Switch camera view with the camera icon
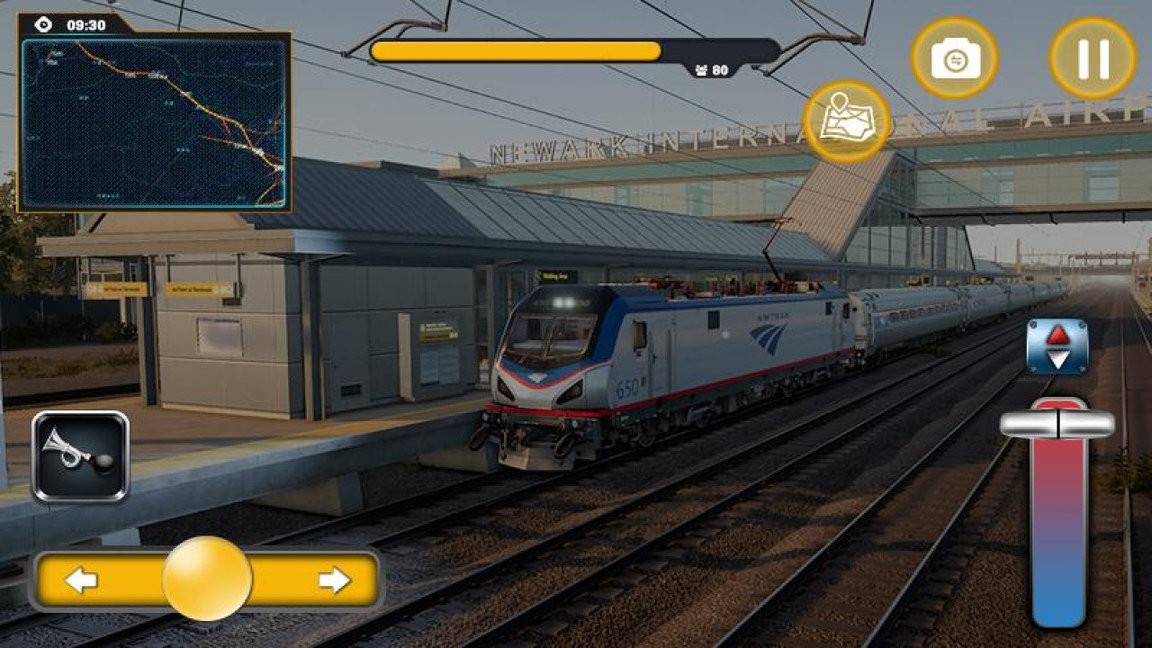Image resolution: width=1152 pixels, height=648 pixels. click(x=954, y=59)
